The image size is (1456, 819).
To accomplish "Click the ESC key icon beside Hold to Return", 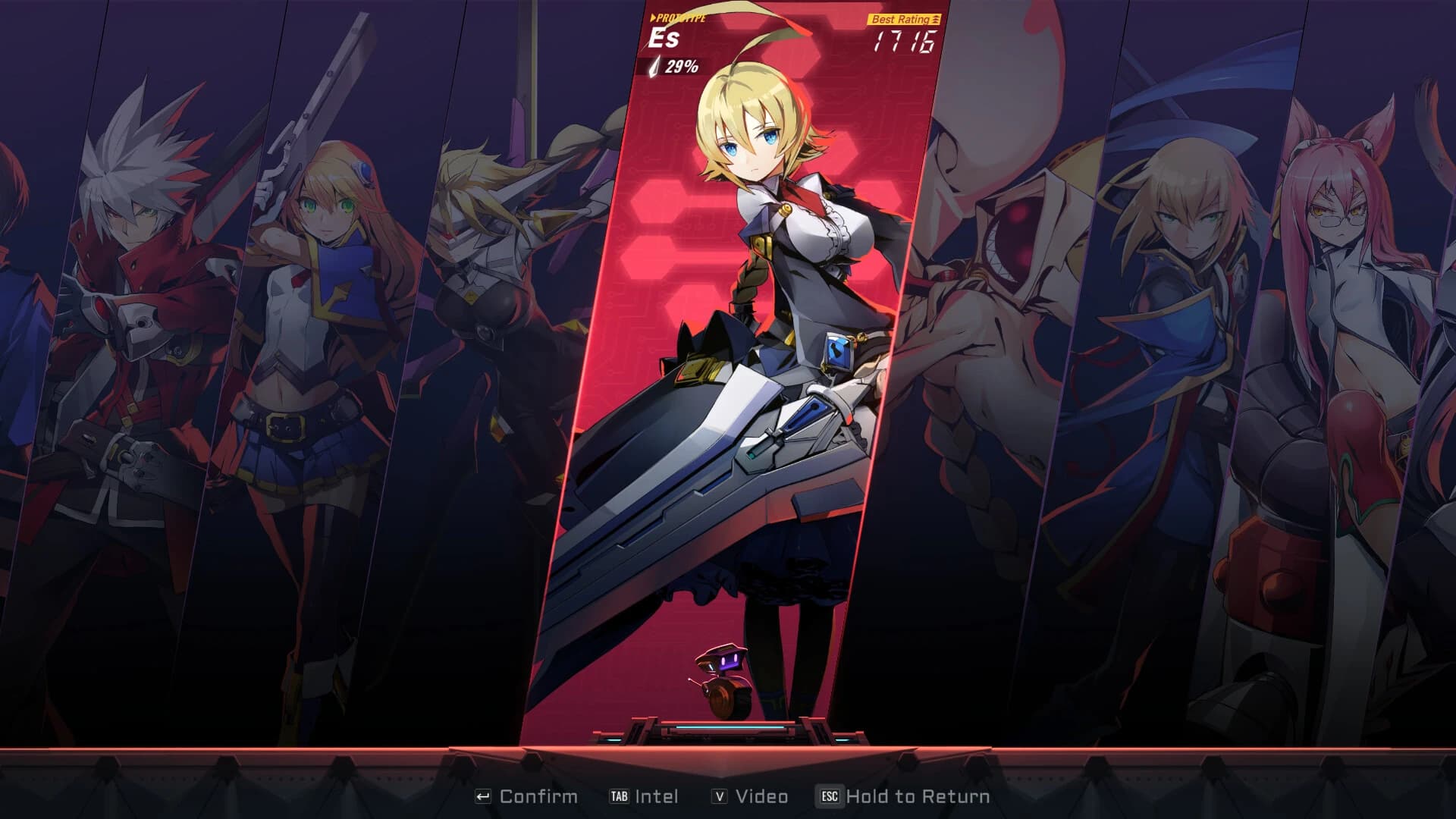I will click(x=829, y=796).
